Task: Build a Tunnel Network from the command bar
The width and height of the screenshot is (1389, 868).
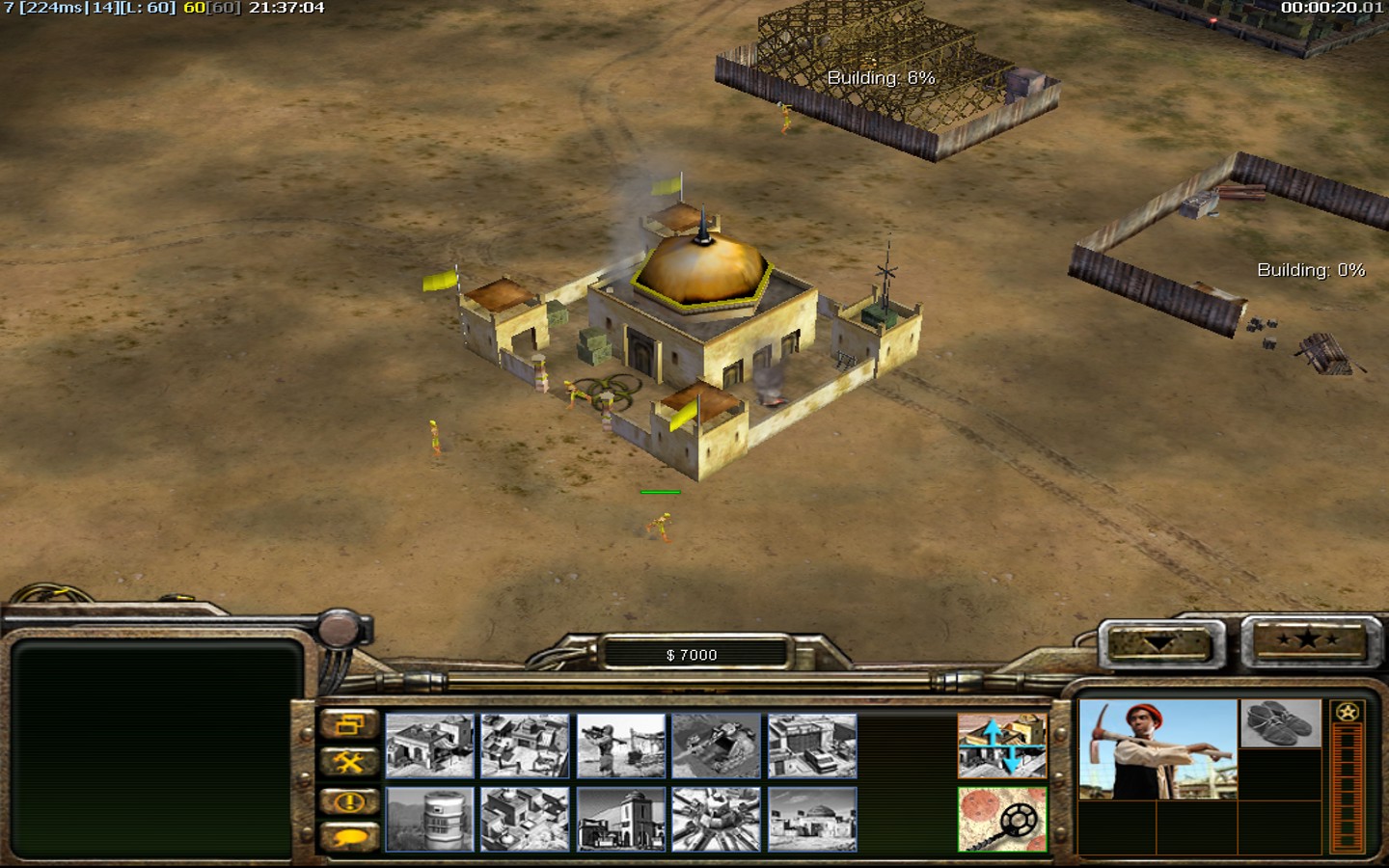Action: 716,746
